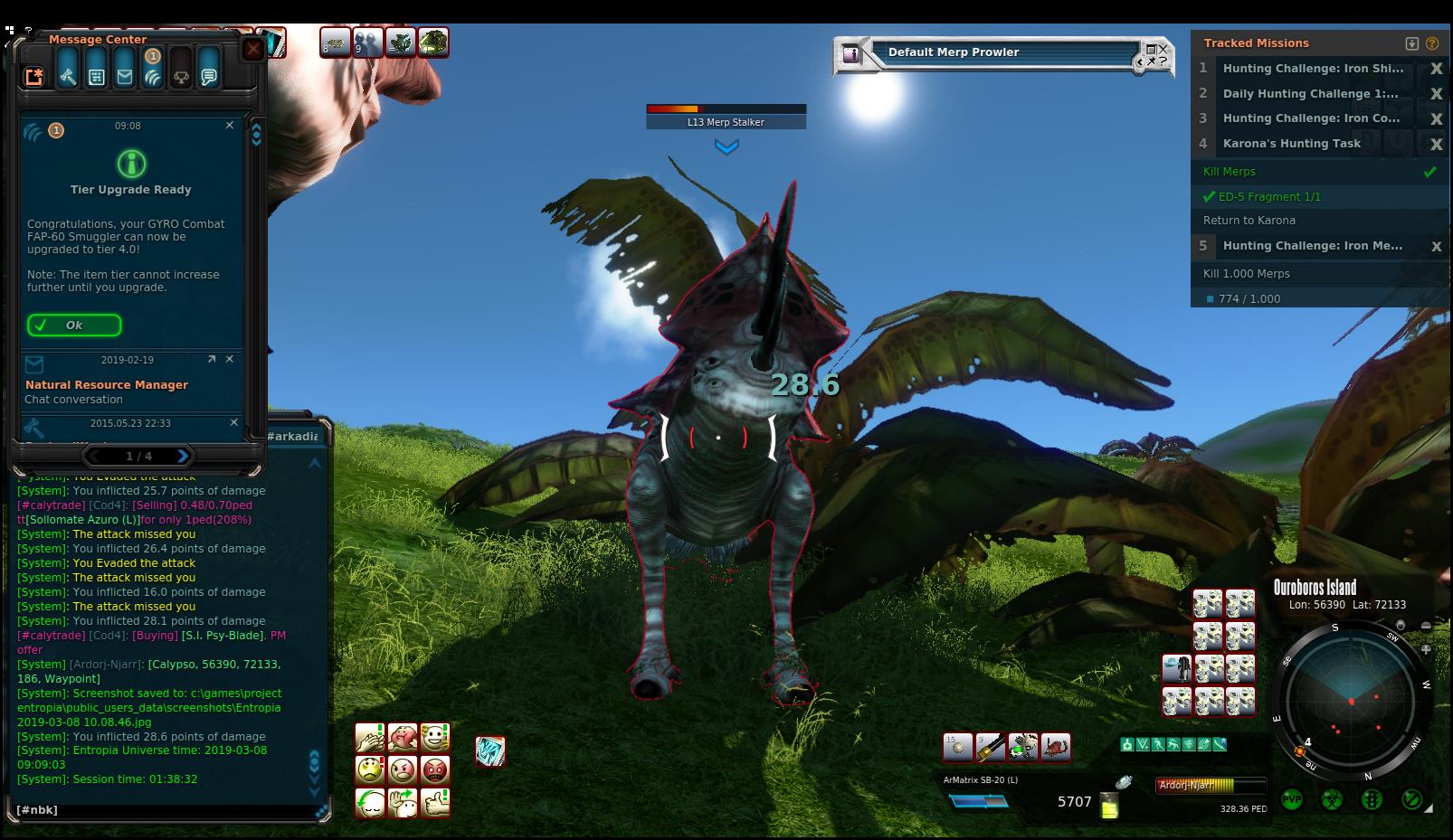Close the Message Center window
Image resolution: width=1453 pixels, height=840 pixels.
[x=253, y=49]
